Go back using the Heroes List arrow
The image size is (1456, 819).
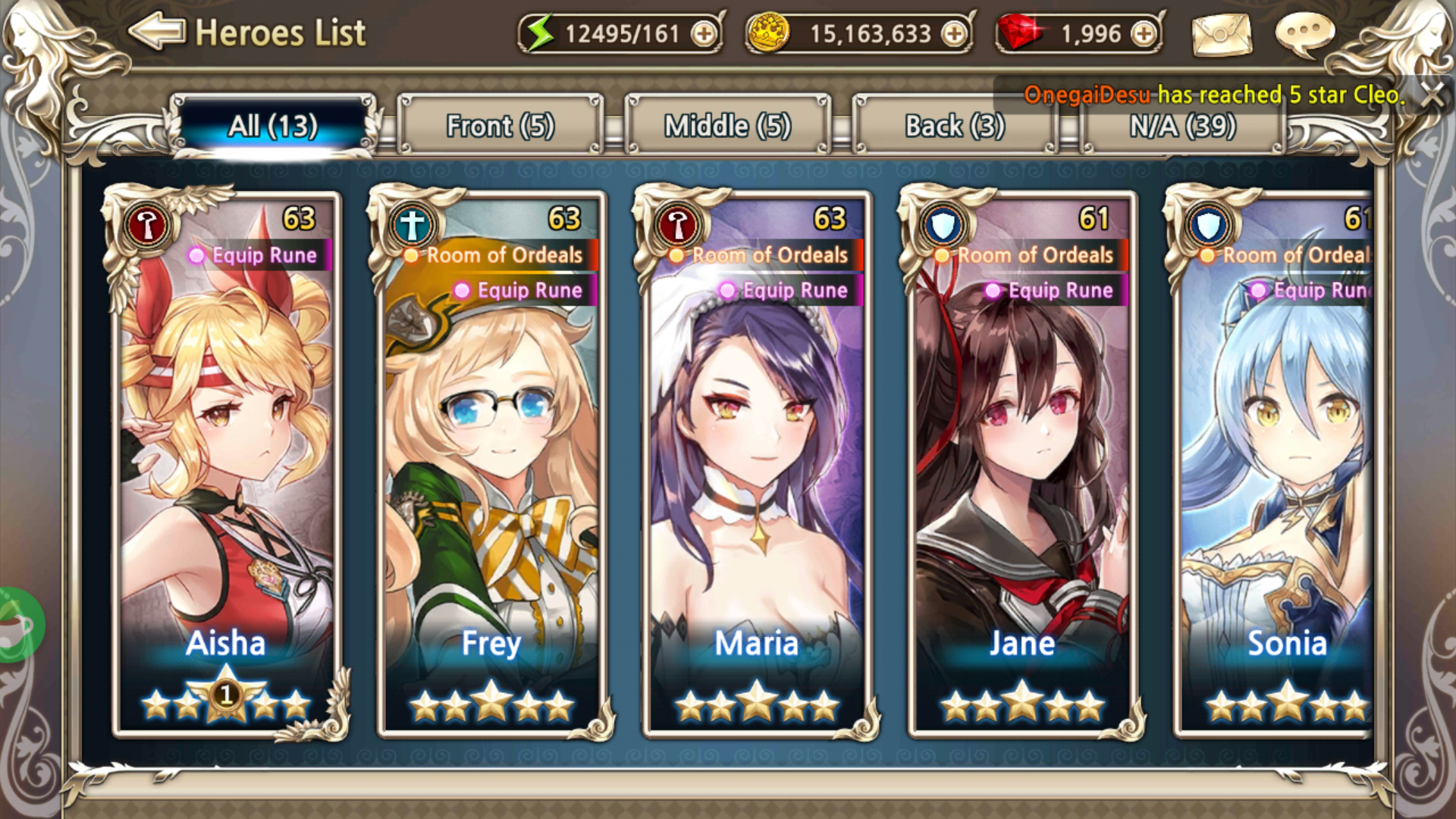(157, 32)
